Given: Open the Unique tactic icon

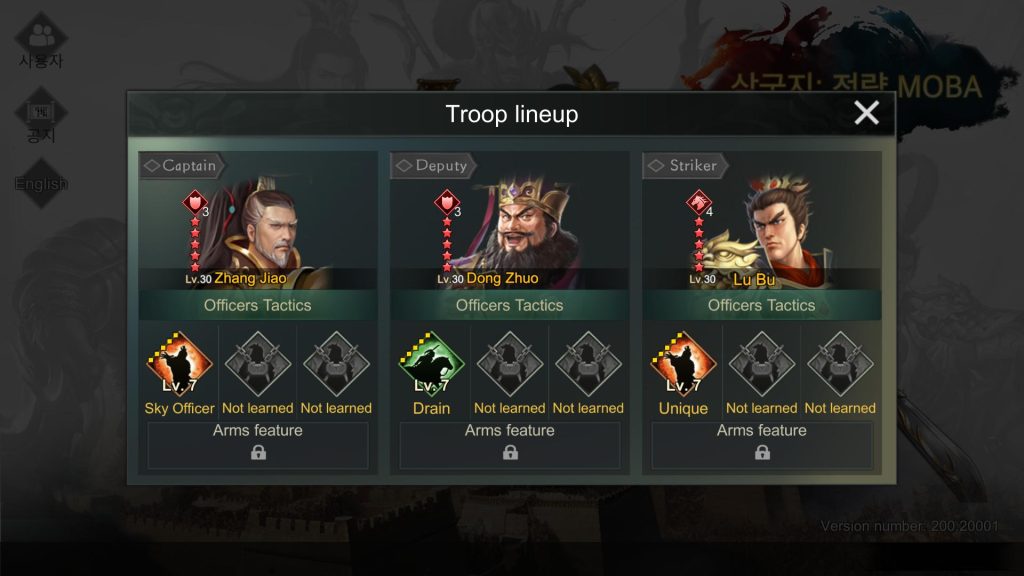Looking at the screenshot, I should [683, 367].
